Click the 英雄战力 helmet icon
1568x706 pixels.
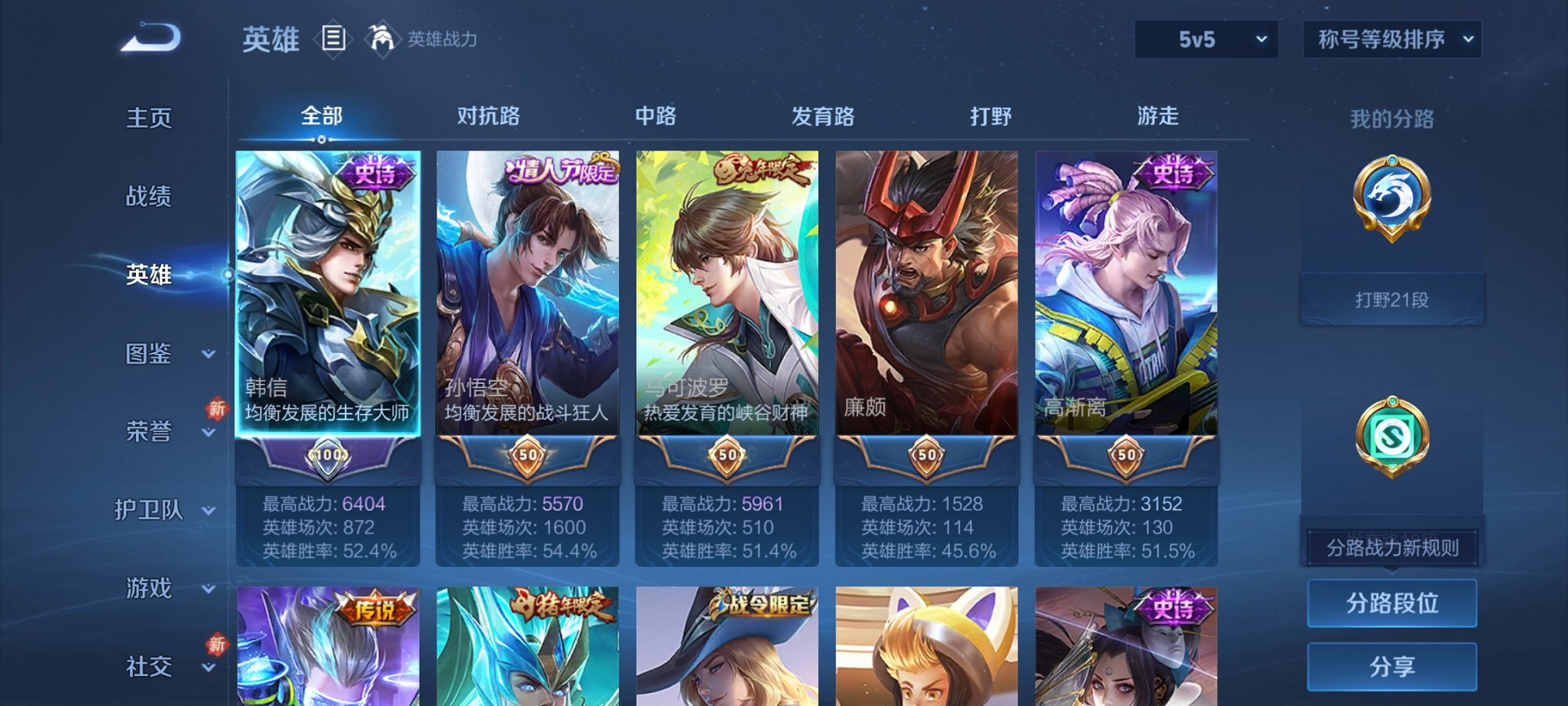pos(382,38)
